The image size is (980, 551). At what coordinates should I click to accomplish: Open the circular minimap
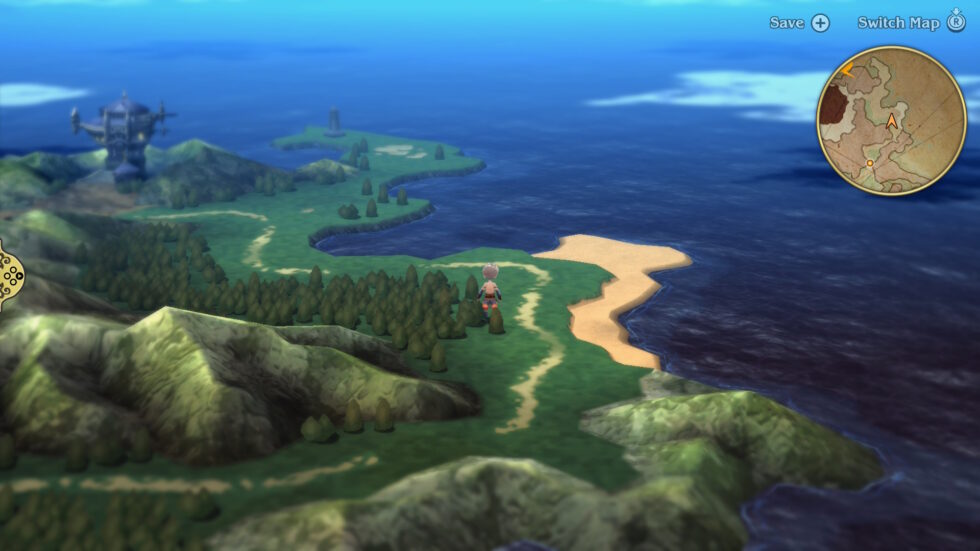pyautogui.click(x=891, y=121)
